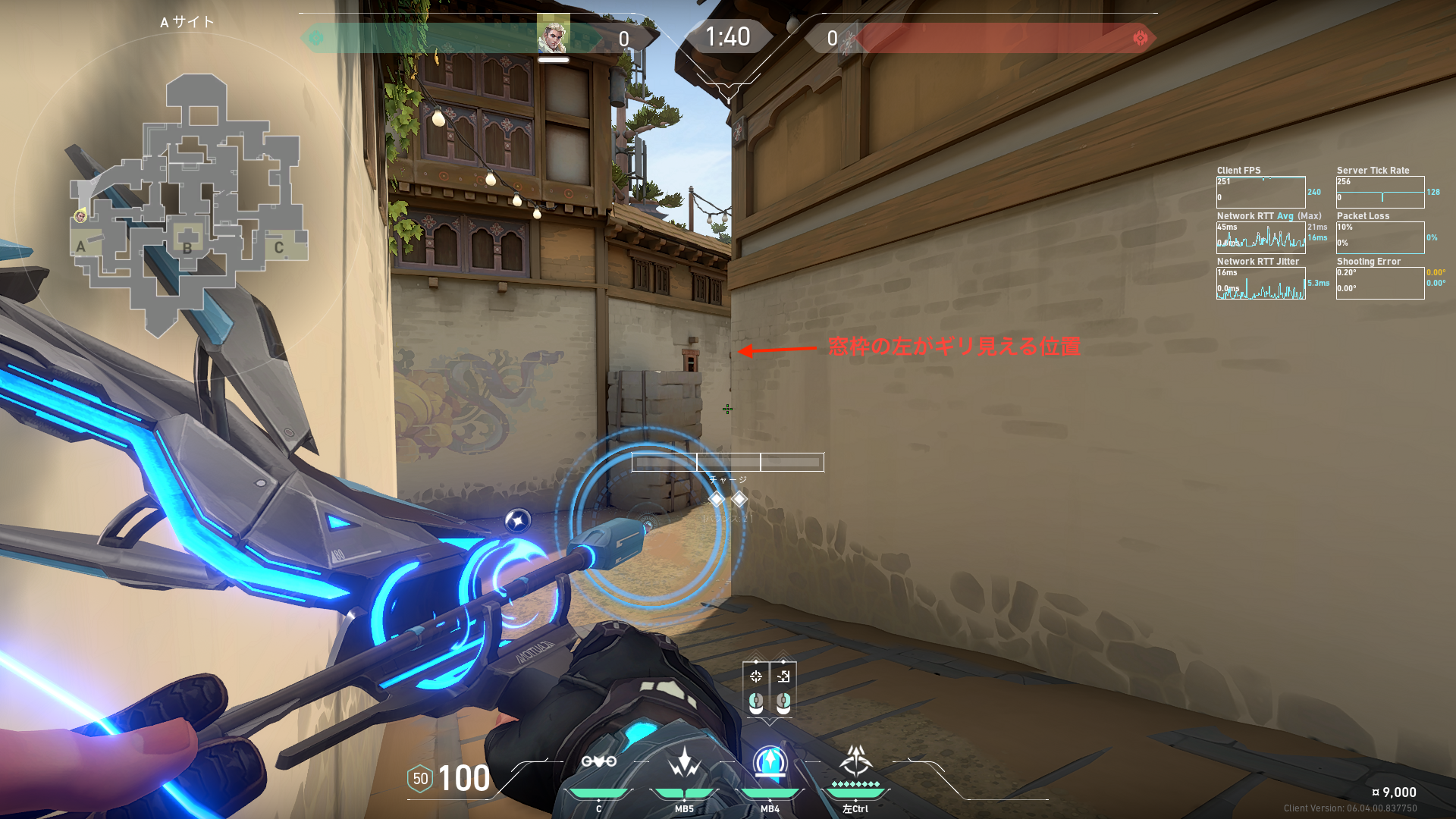Open the Client FPS performance graph
This screenshot has width=1456, height=819.
click(1260, 192)
